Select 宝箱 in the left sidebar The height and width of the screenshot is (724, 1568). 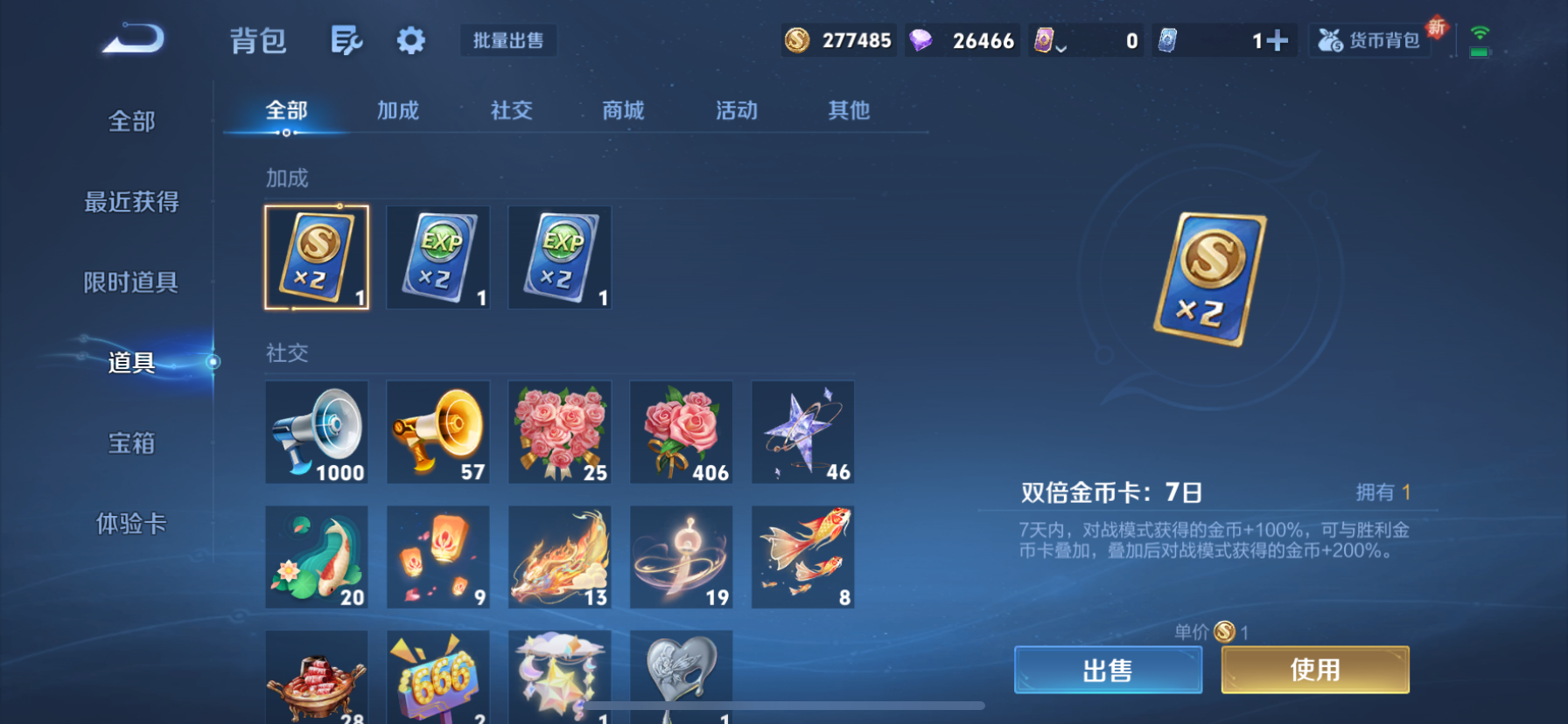(x=132, y=444)
